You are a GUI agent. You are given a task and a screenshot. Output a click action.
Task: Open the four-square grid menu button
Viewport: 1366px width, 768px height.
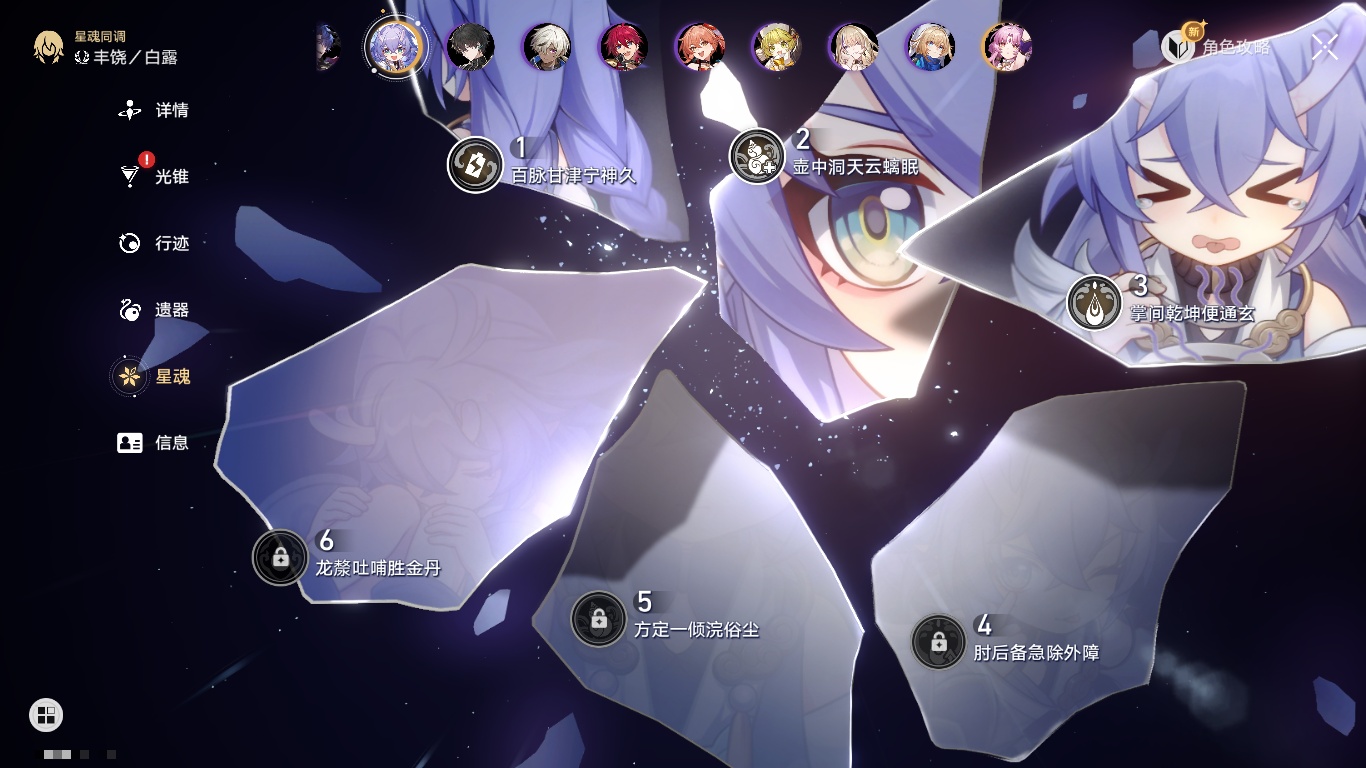[46, 714]
